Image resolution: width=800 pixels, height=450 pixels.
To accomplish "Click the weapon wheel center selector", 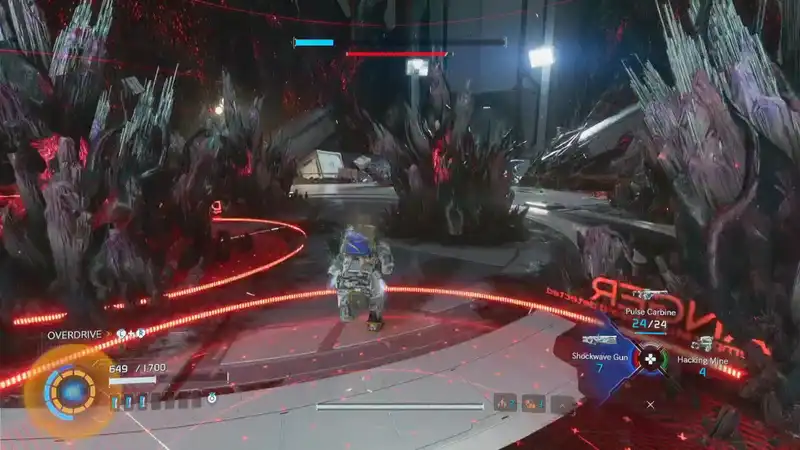I will (x=651, y=357).
